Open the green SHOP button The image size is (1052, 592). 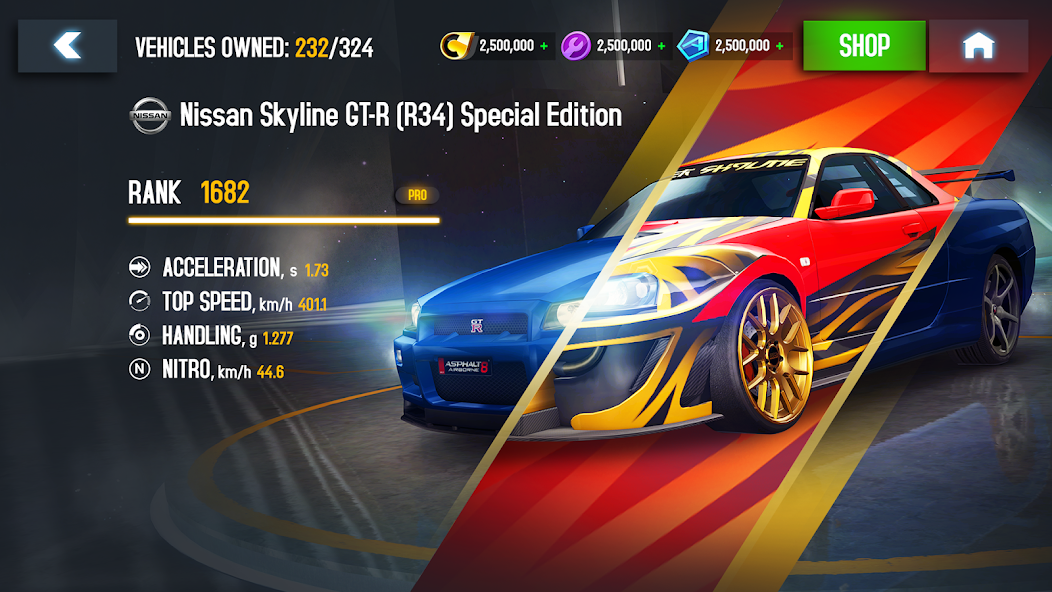[x=864, y=46]
